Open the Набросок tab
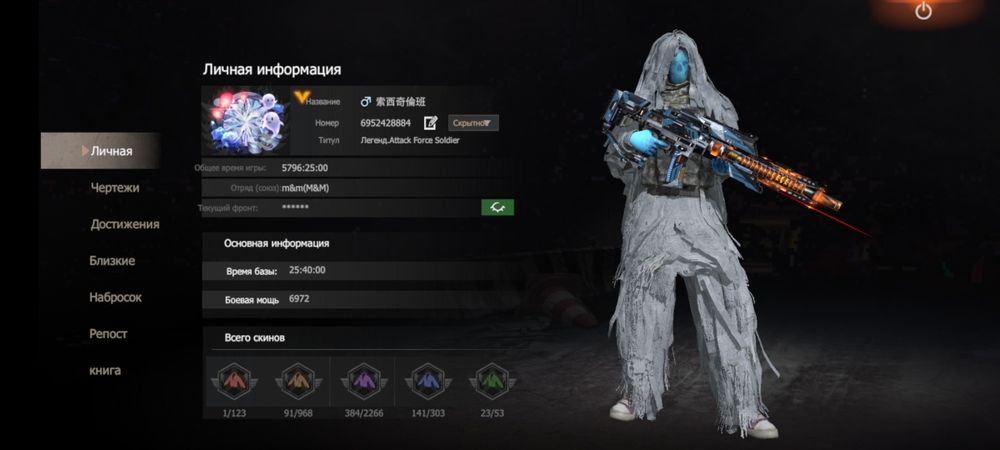The height and width of the screenshot is (450, 1000). pos(115,297)
